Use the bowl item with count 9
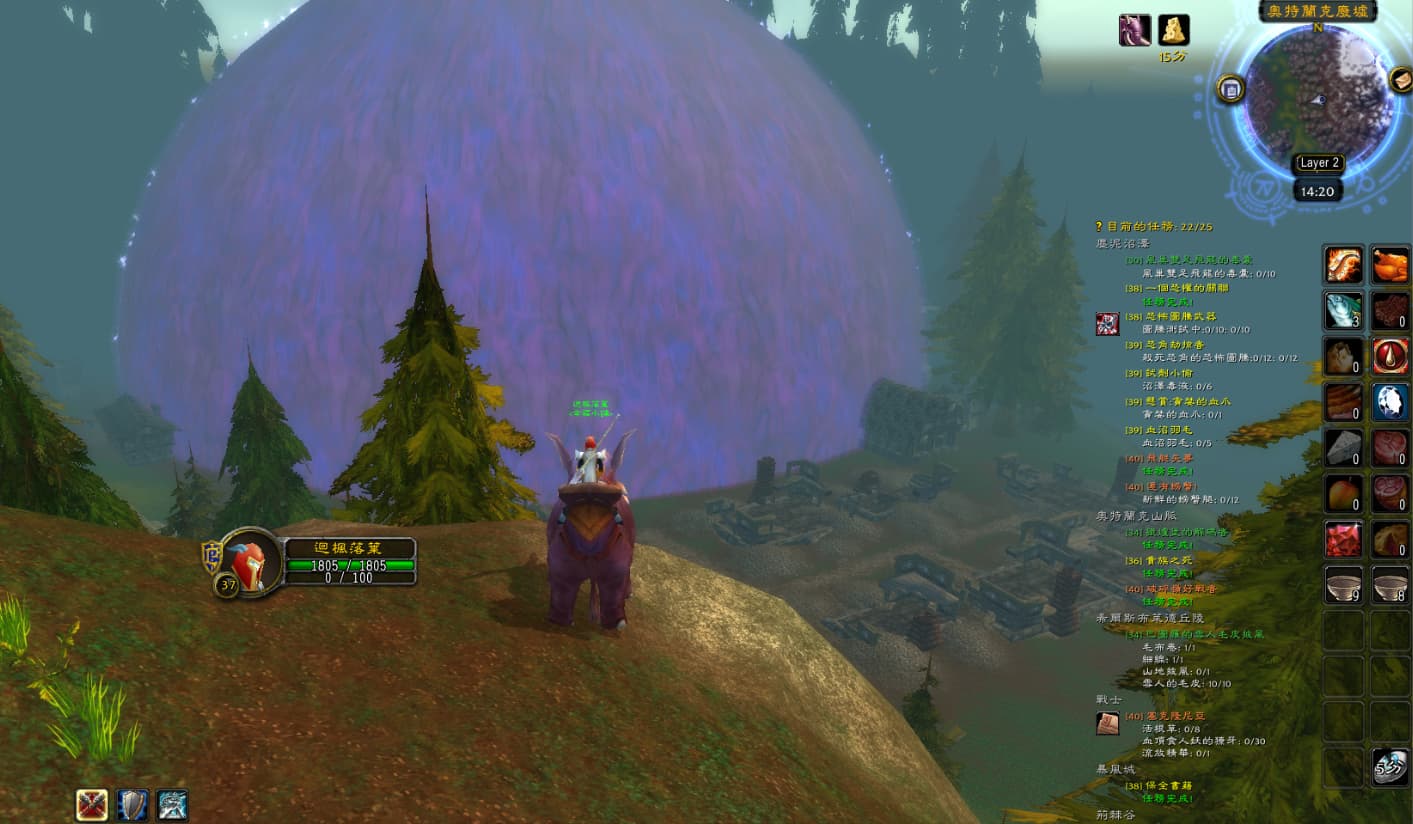 click(1343, 585)
